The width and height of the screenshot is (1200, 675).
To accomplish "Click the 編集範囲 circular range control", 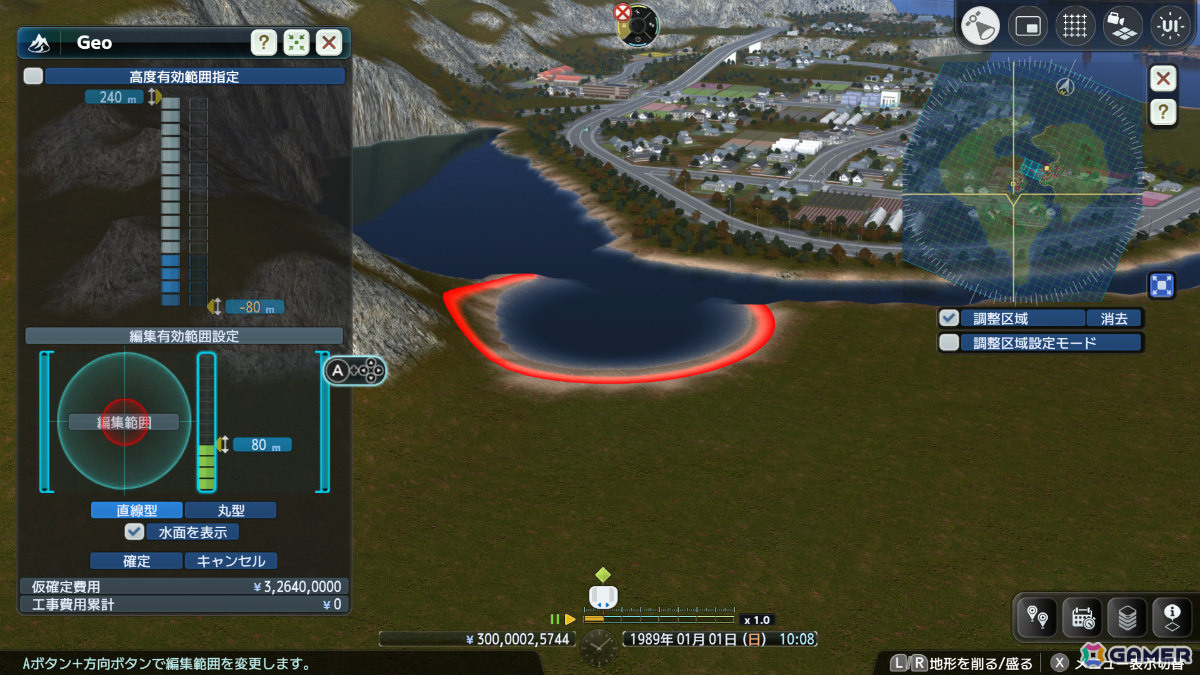I will click(x=124, y=421).
